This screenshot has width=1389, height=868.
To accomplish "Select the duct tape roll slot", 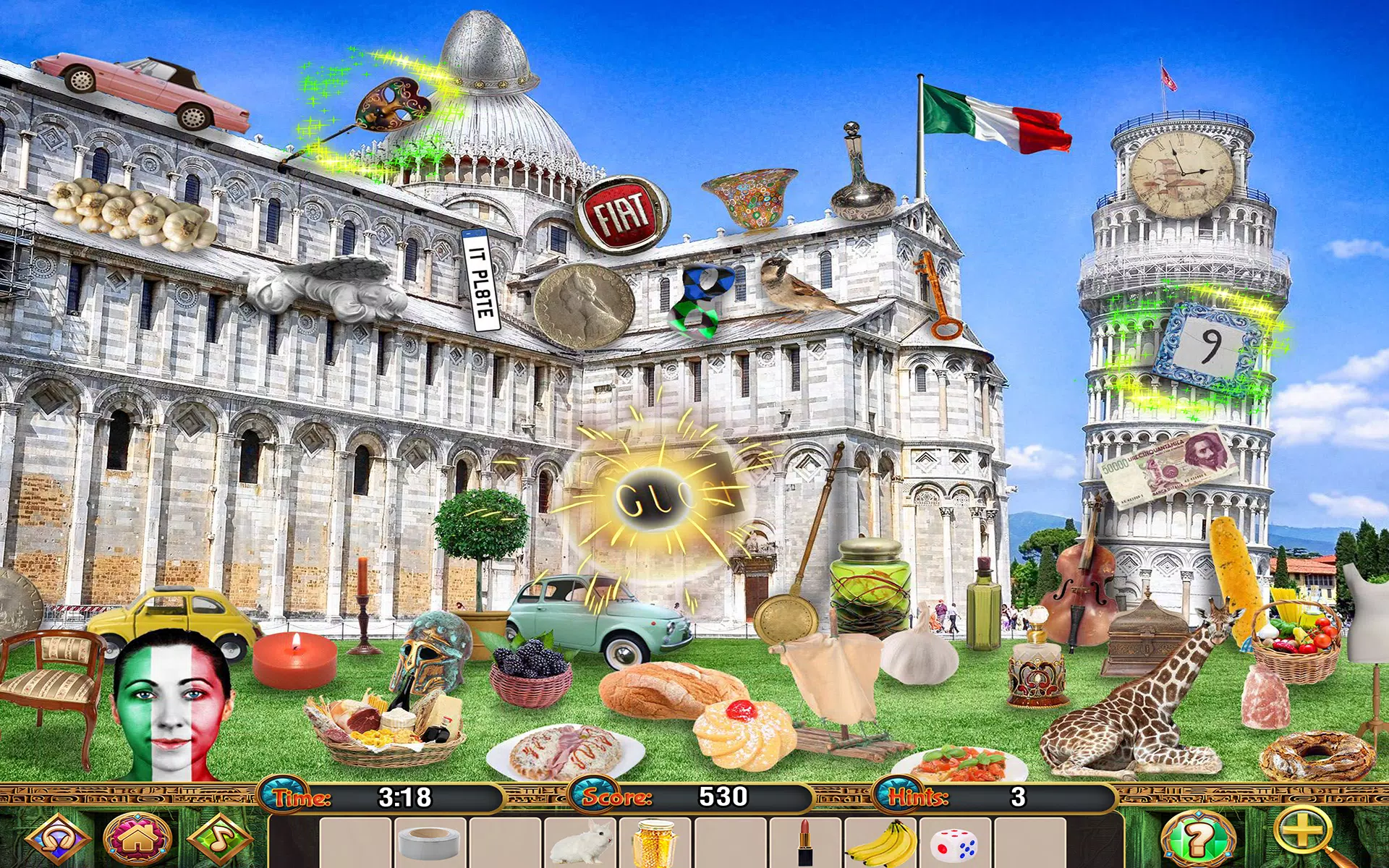I will pyautogui.click(x=430, y=843).
